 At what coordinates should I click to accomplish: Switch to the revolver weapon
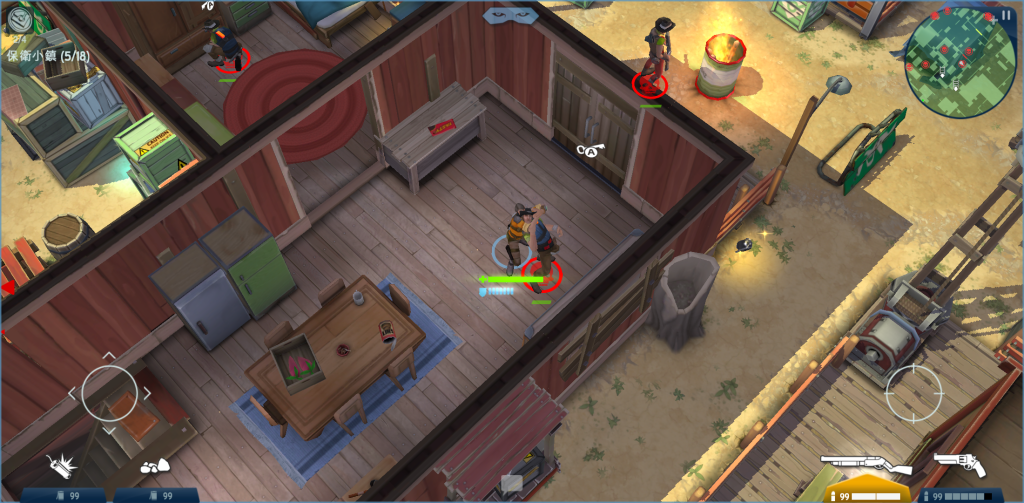tap(960, 464)
